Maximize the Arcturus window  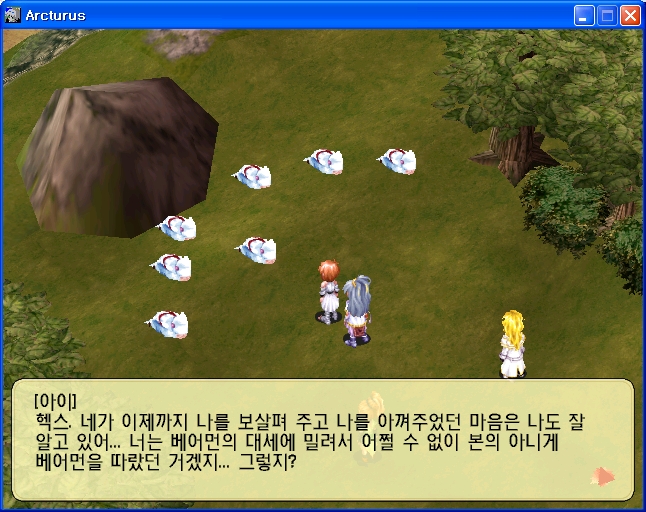[x=607, y=15]
